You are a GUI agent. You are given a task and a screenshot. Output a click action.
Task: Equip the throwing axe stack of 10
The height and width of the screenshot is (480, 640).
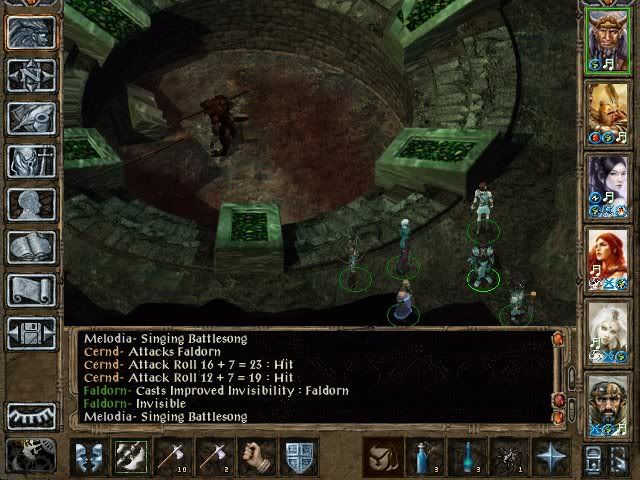pyautogui.click(x=172, y=456)
